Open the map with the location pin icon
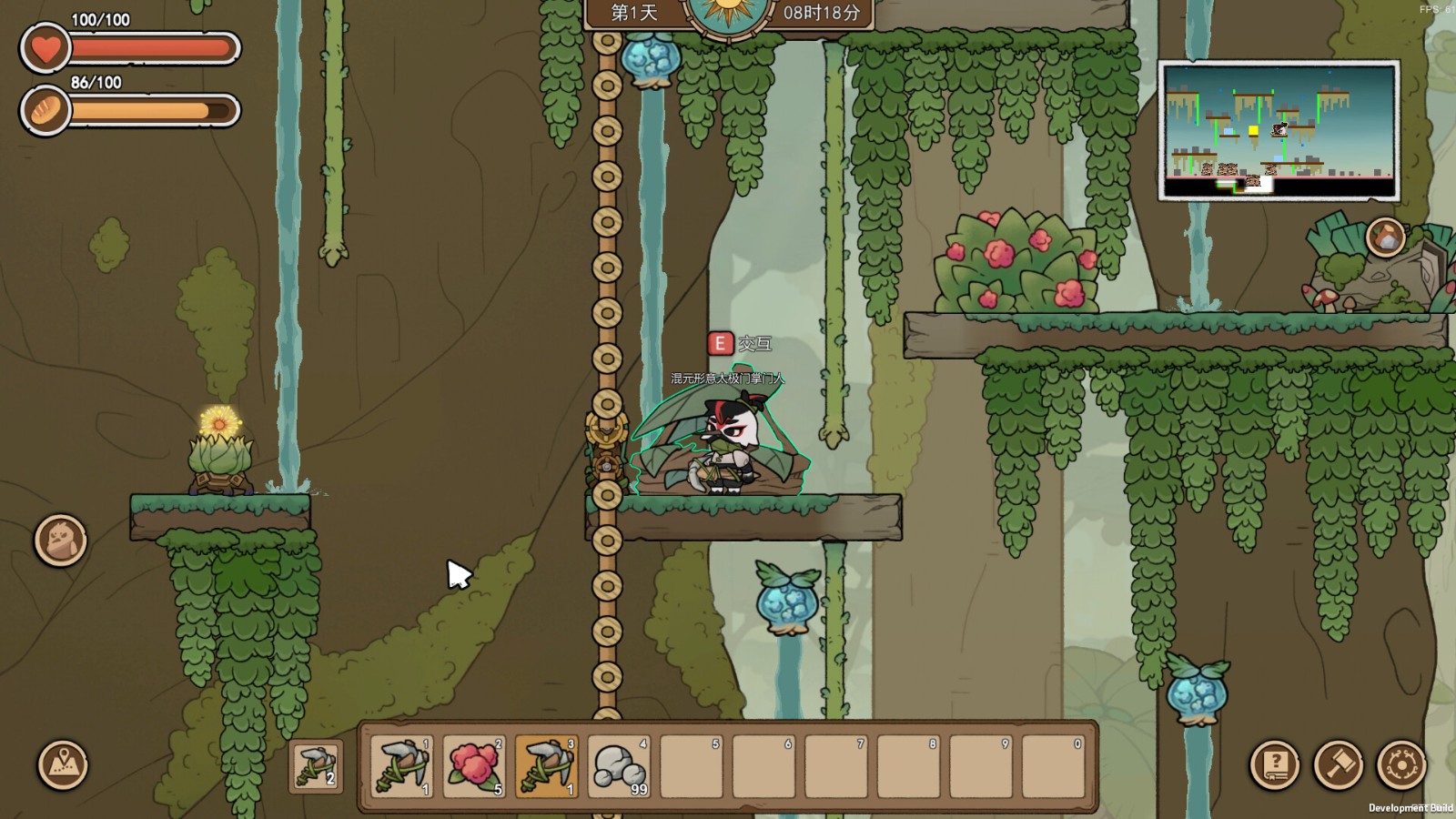The image size is (1456, 819). [x=63, y=764]
